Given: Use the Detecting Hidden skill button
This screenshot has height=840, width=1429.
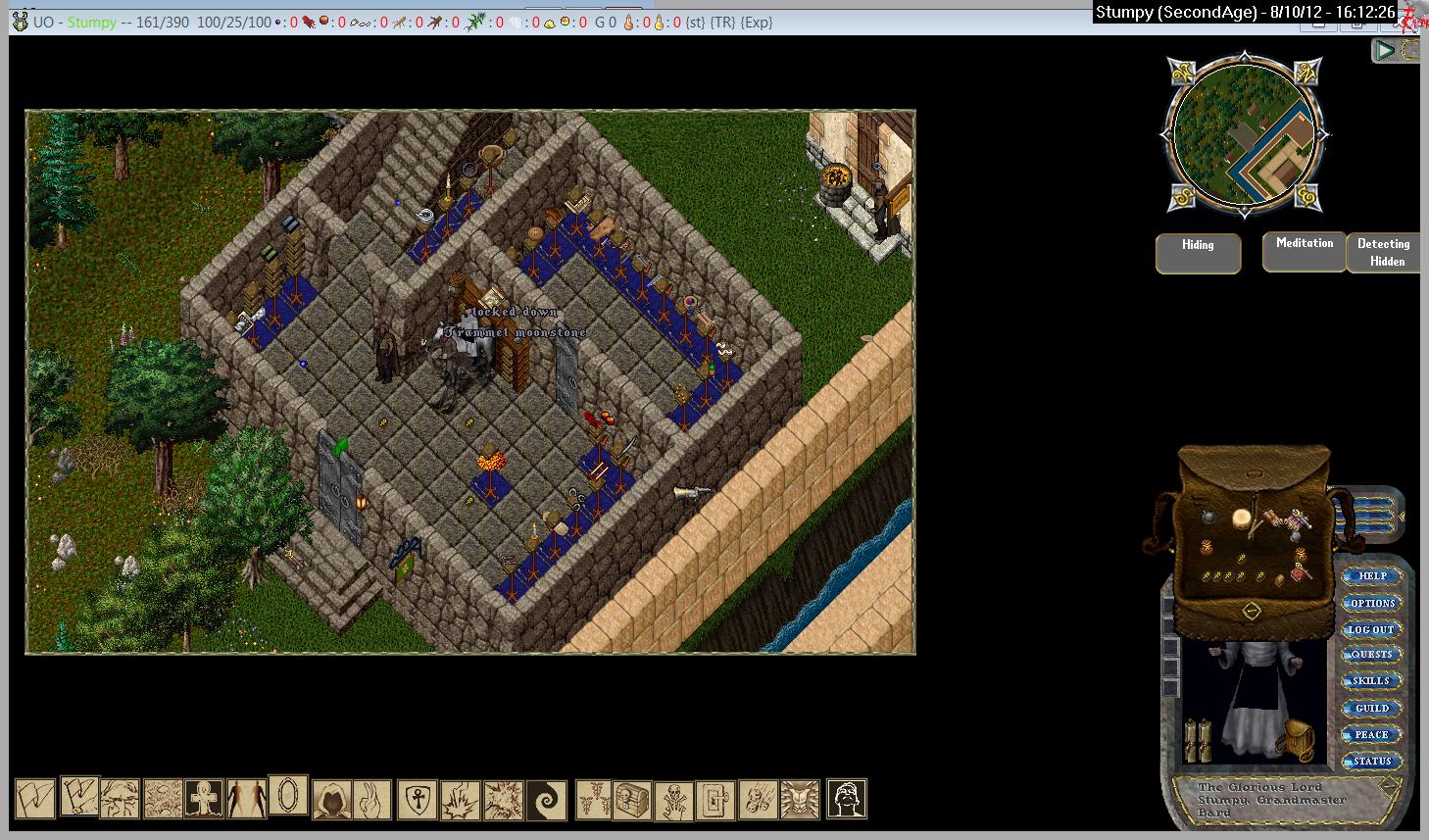Looking at the screenshot, I should coord(1386,253).
